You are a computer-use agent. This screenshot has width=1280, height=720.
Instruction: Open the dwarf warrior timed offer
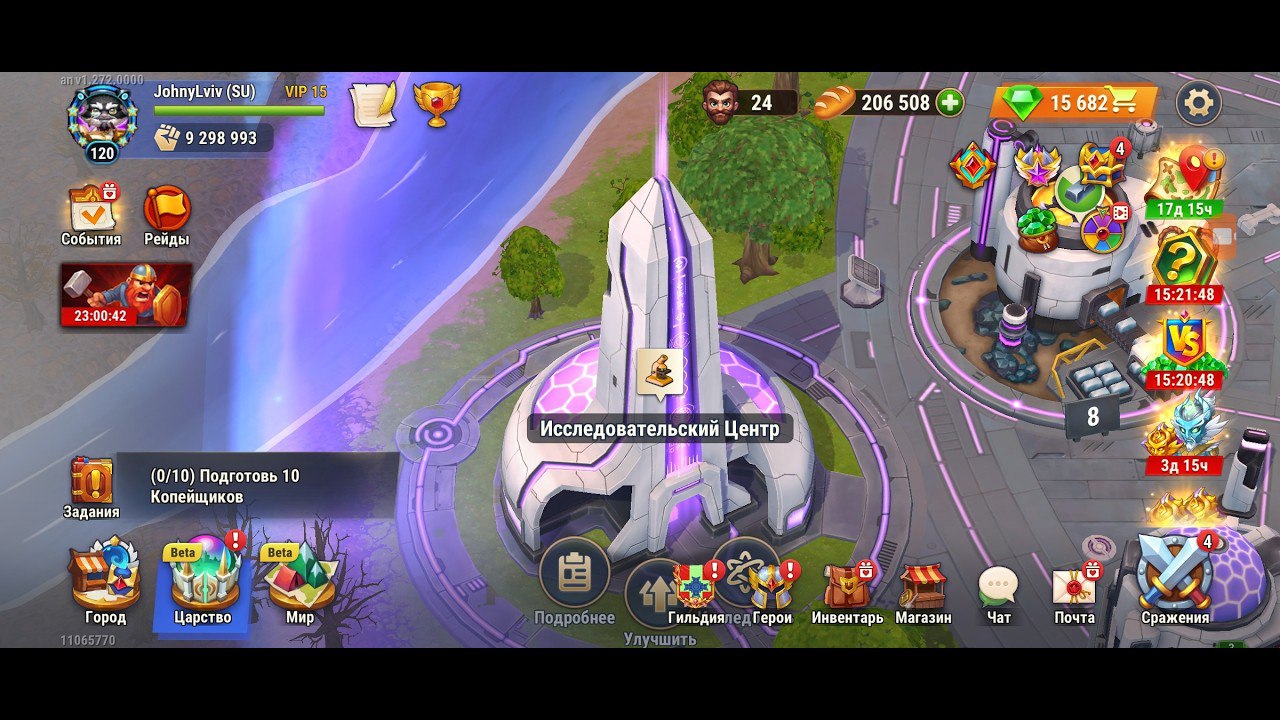click(126, 294)
